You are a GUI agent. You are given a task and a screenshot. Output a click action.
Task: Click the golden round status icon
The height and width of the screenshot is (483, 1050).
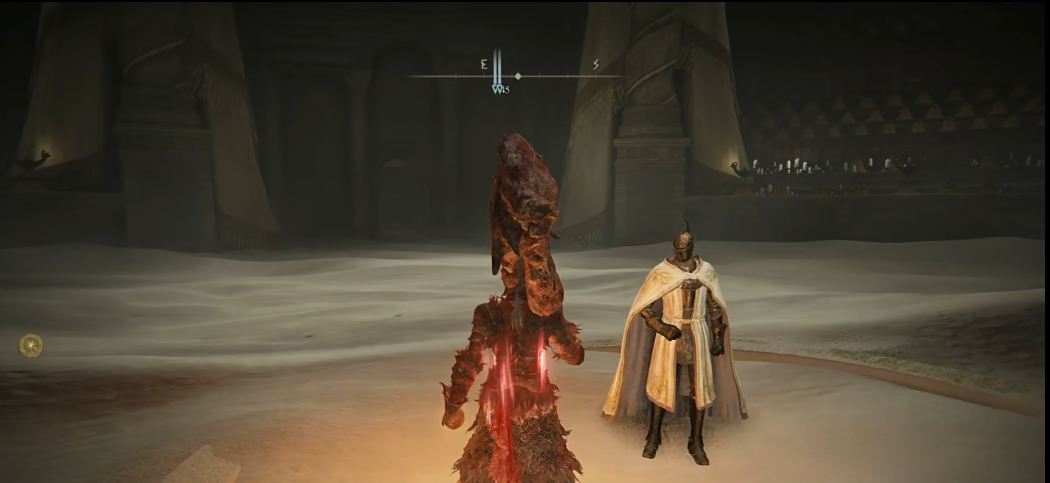click(x=31, y=345)
